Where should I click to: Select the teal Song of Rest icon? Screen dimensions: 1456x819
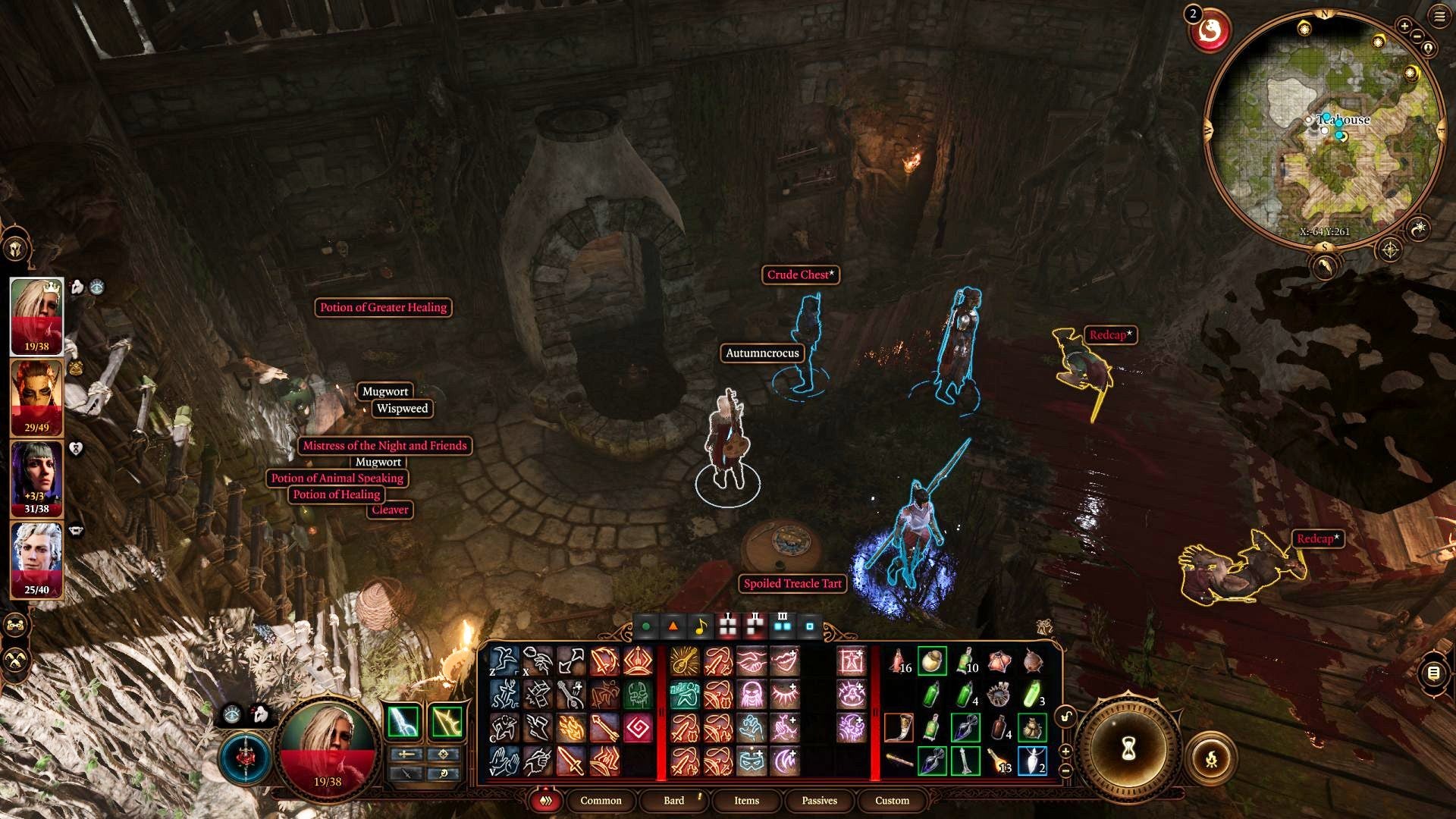click(x=685, y=694)
